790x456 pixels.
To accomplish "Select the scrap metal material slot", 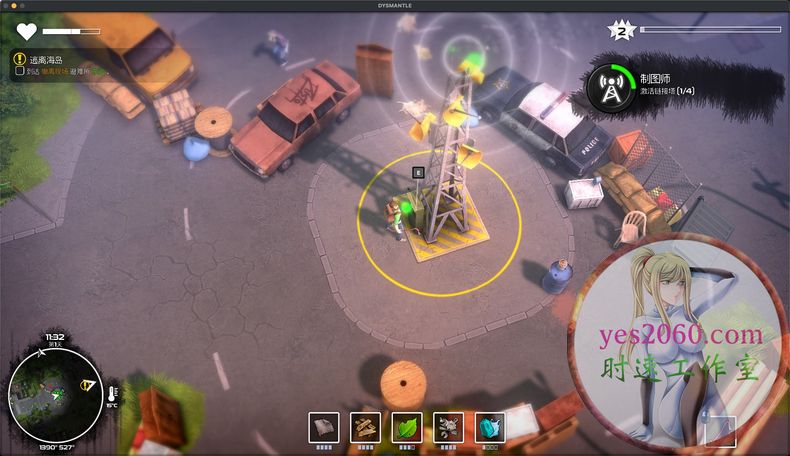I will [448, 427].
